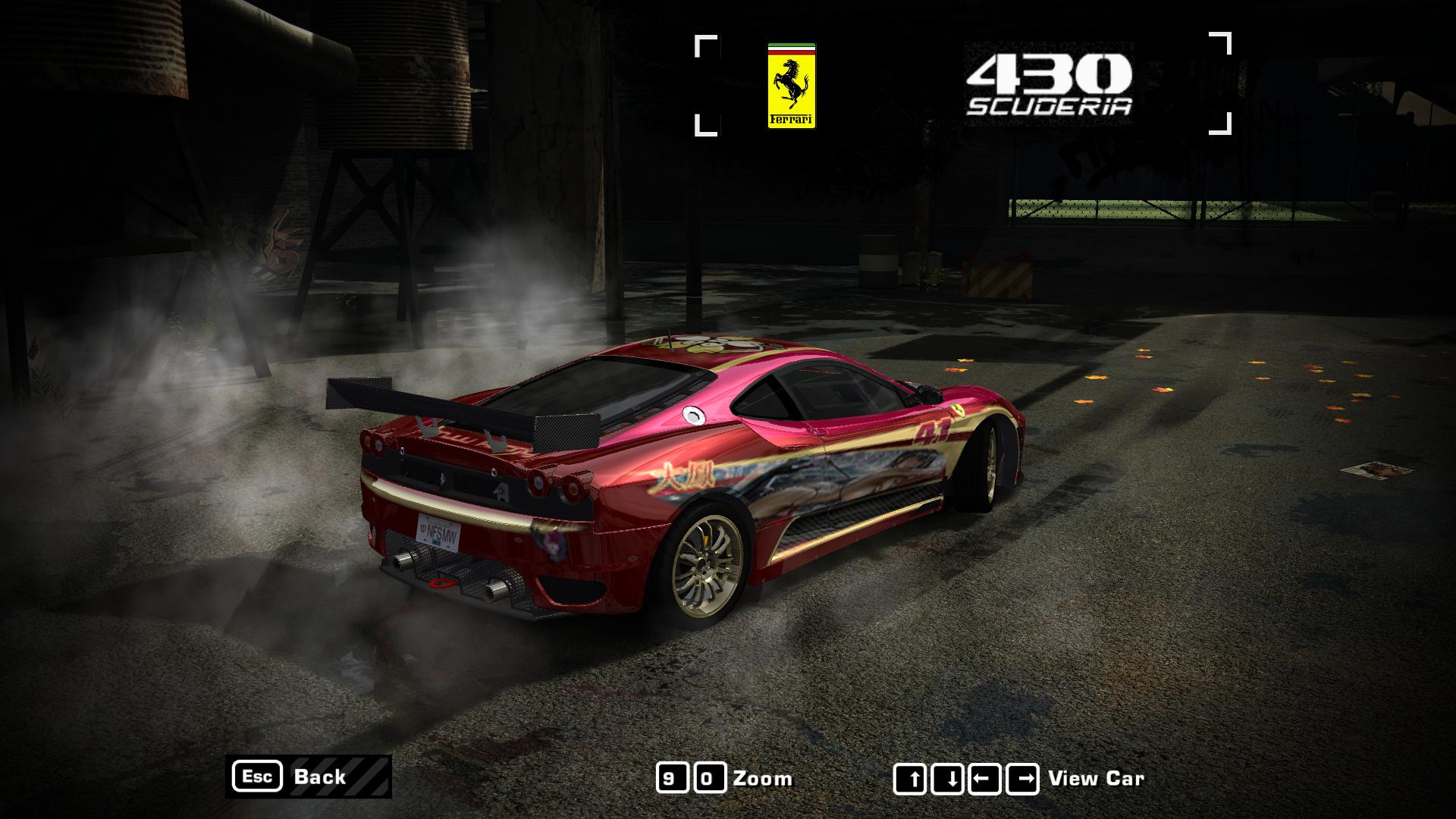This screenshot has width=1456, height=819.
Task: Toggle the left viewfinder bracket marker
Action: coord(705,83)
